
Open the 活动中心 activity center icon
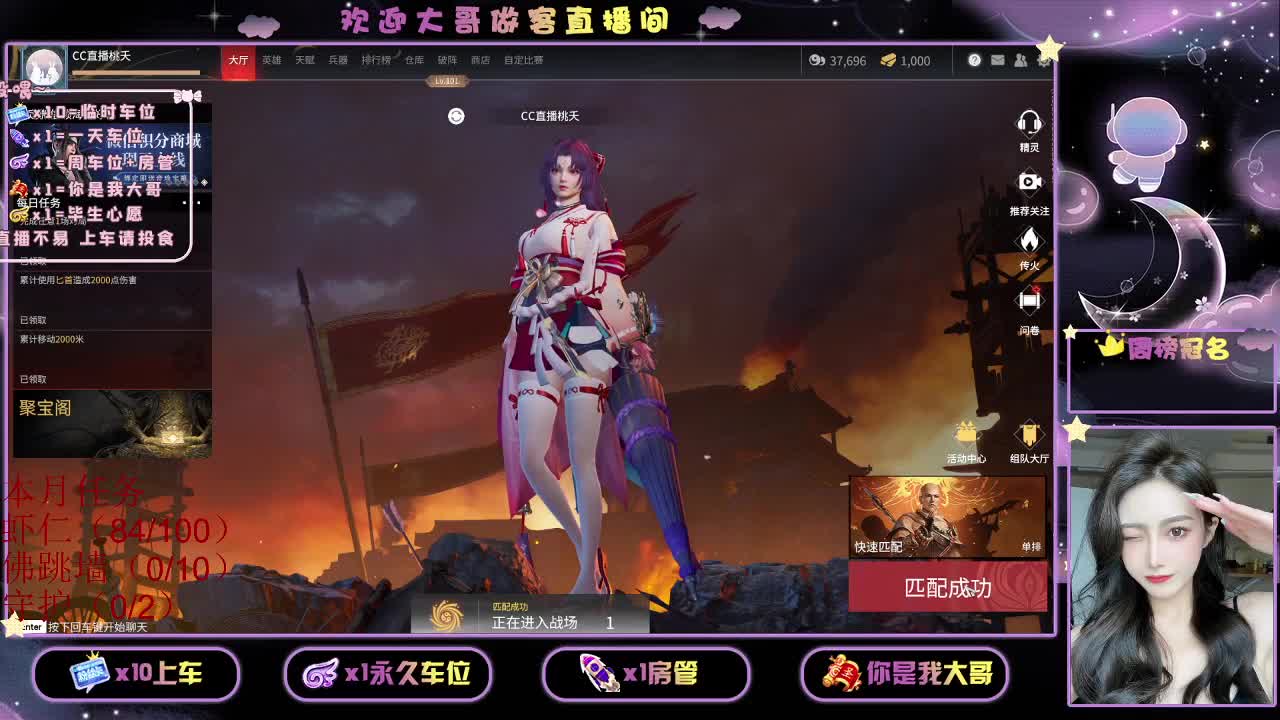[966, 432]
